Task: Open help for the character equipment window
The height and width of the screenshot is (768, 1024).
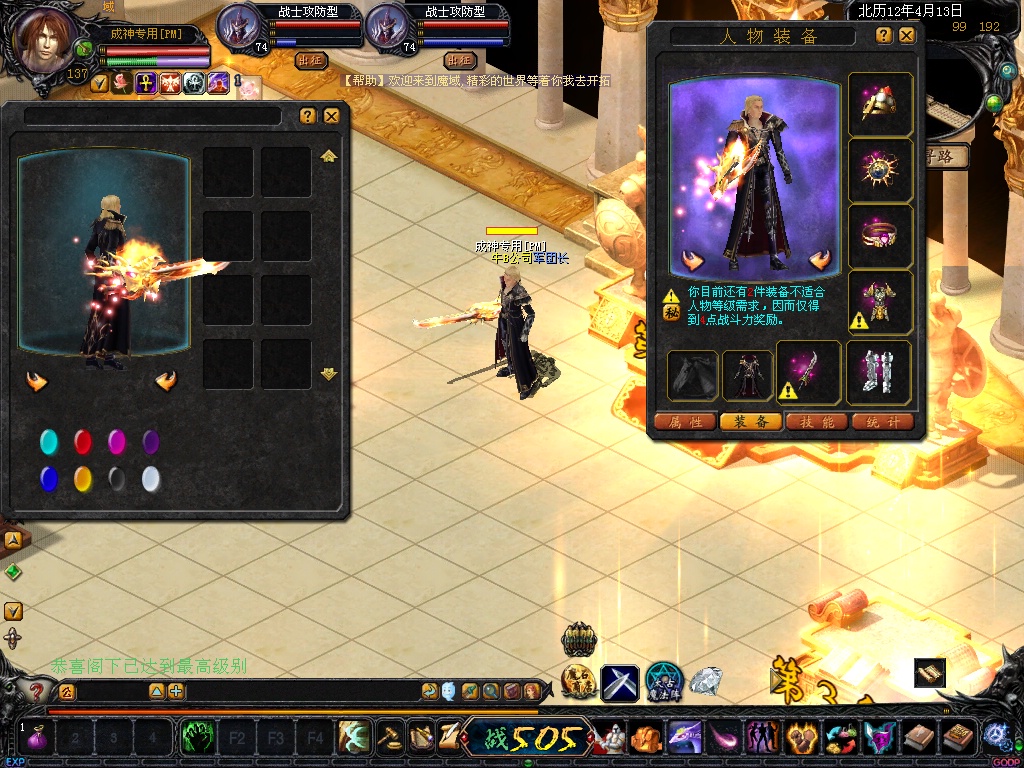Action: [x=884, y=35]
